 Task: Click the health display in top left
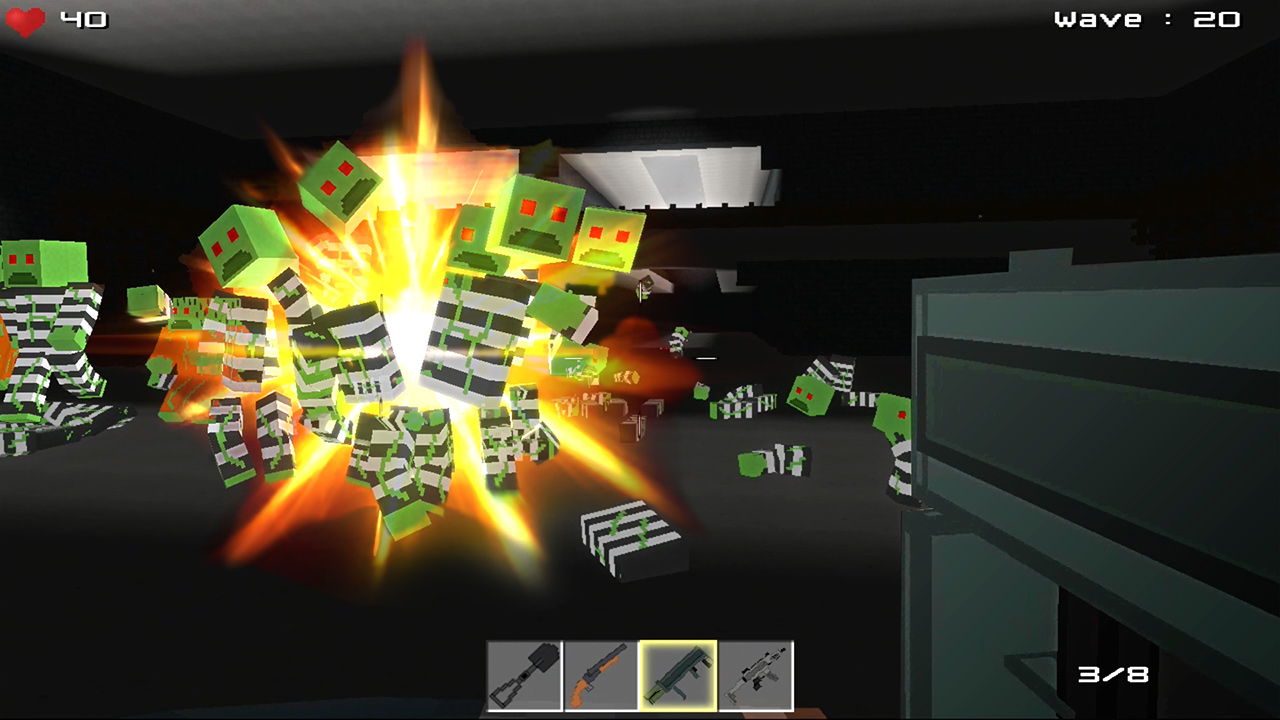coord(55,18)
